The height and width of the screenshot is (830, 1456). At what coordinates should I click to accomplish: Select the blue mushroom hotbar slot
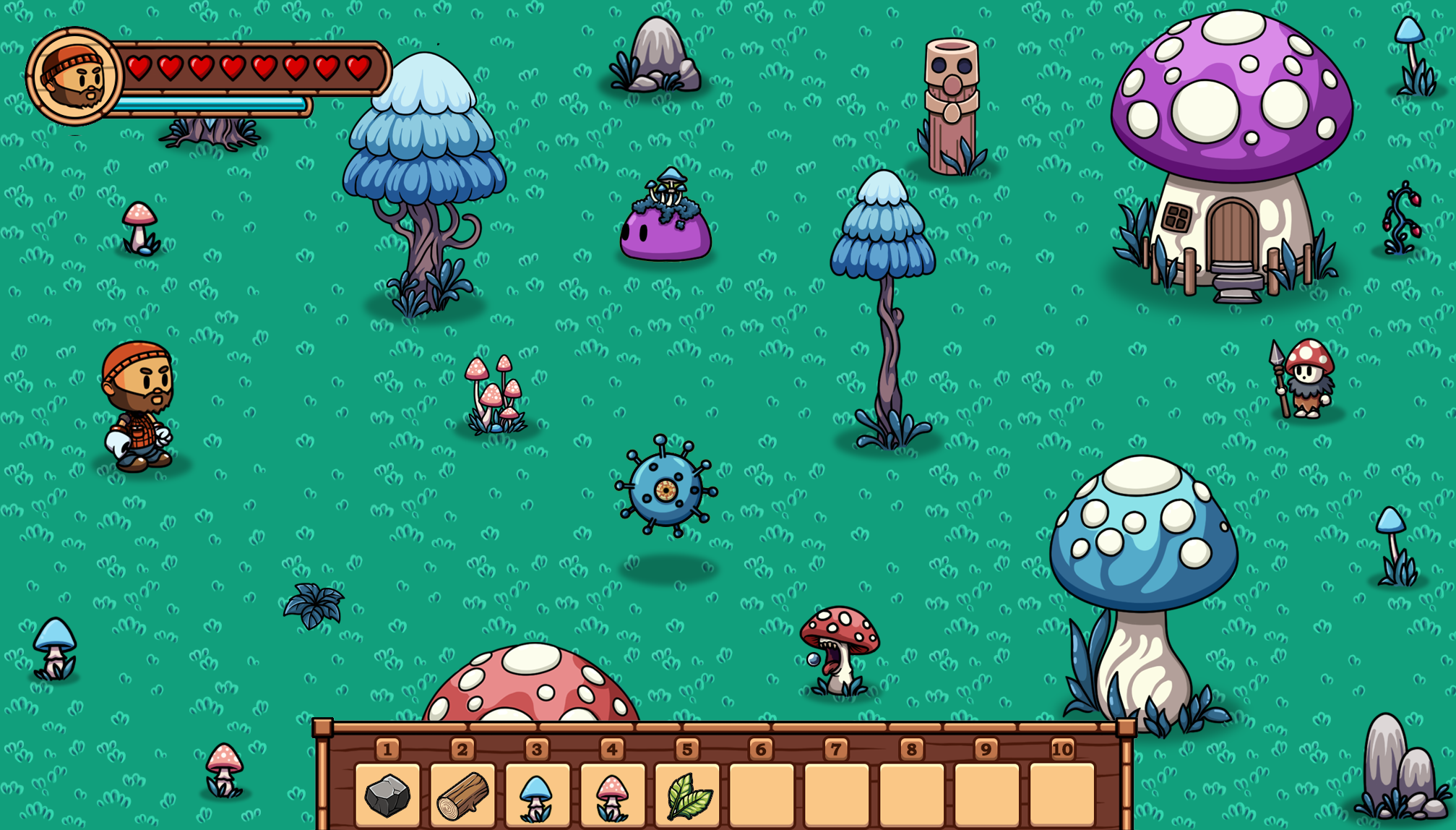[537, 795]
